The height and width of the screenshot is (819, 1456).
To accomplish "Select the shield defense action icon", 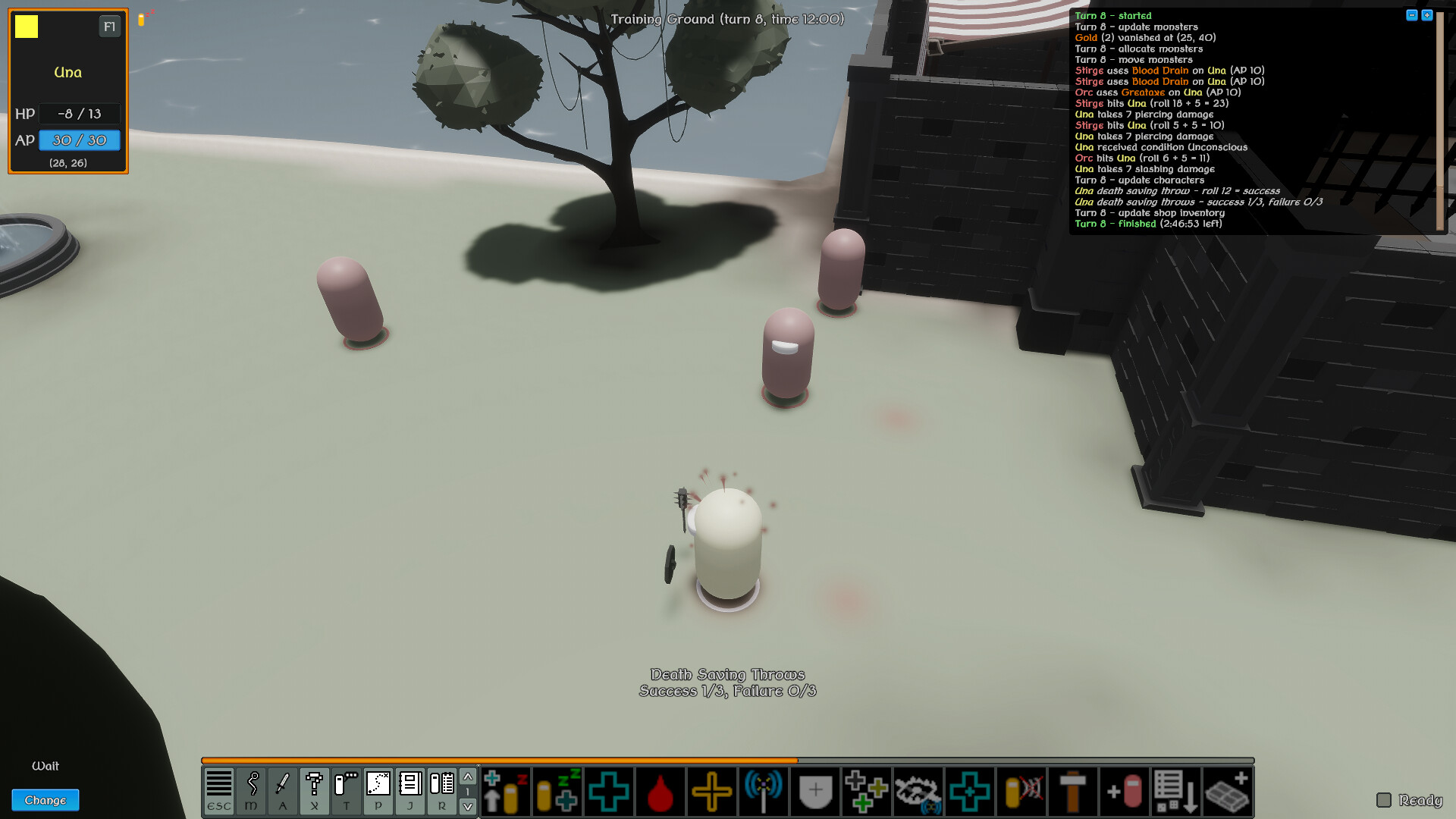I will pos(814,791).
